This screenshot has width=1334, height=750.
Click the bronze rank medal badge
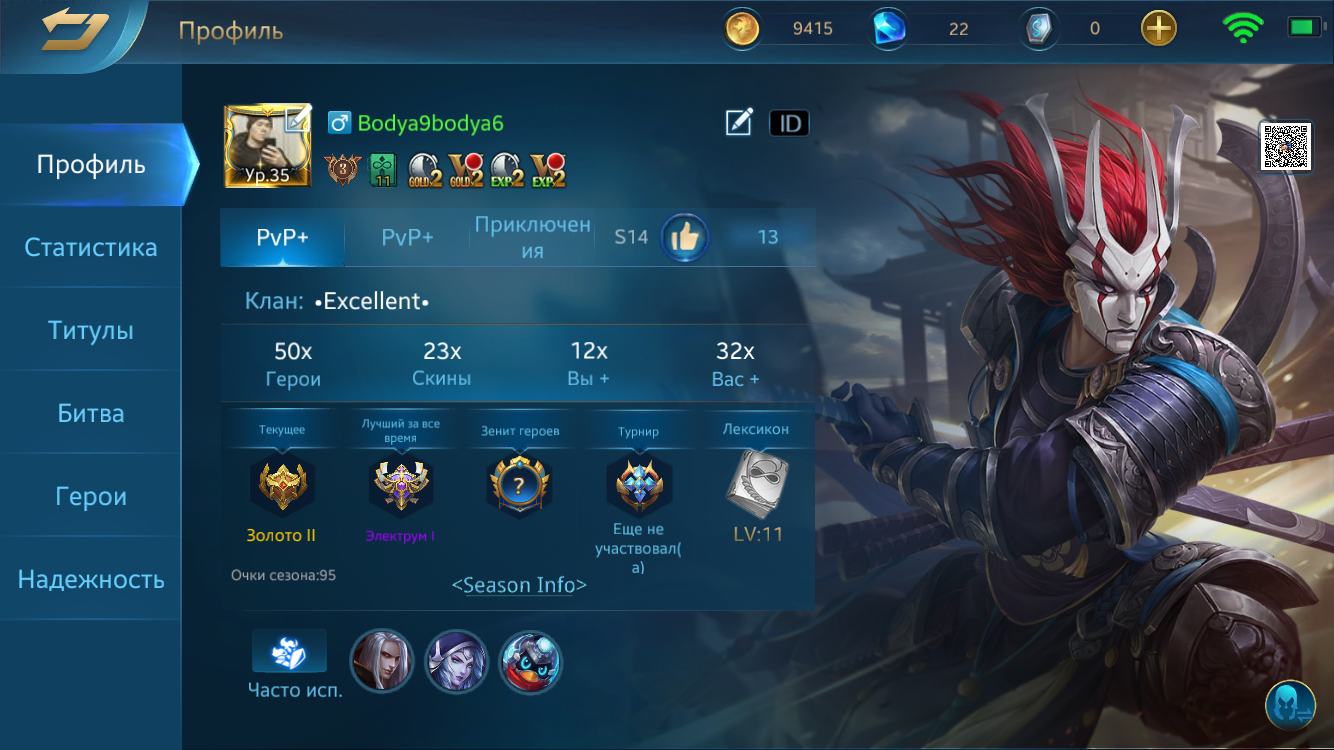(x=340, y=170)
